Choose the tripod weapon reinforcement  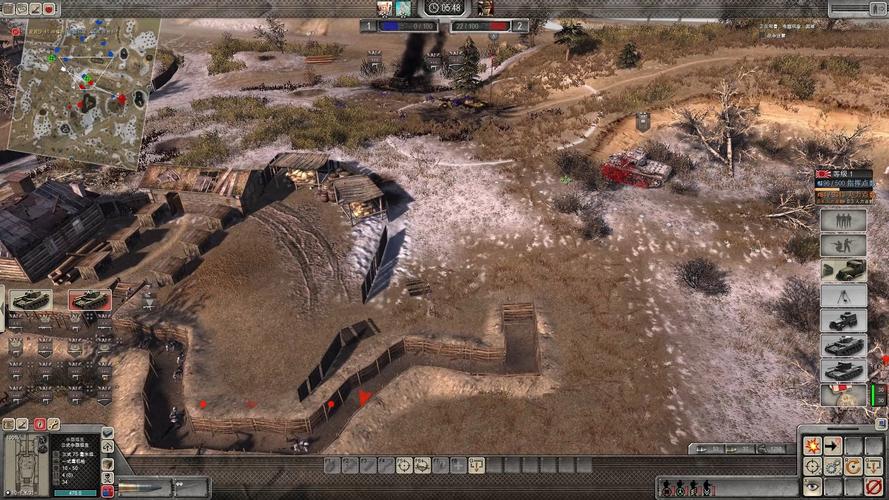[x=843, y=295]
